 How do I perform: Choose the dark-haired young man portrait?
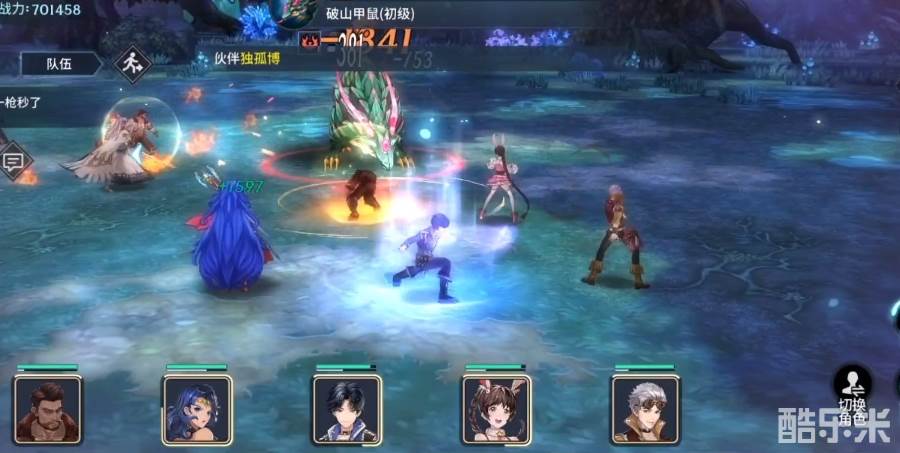pos(346,409)
